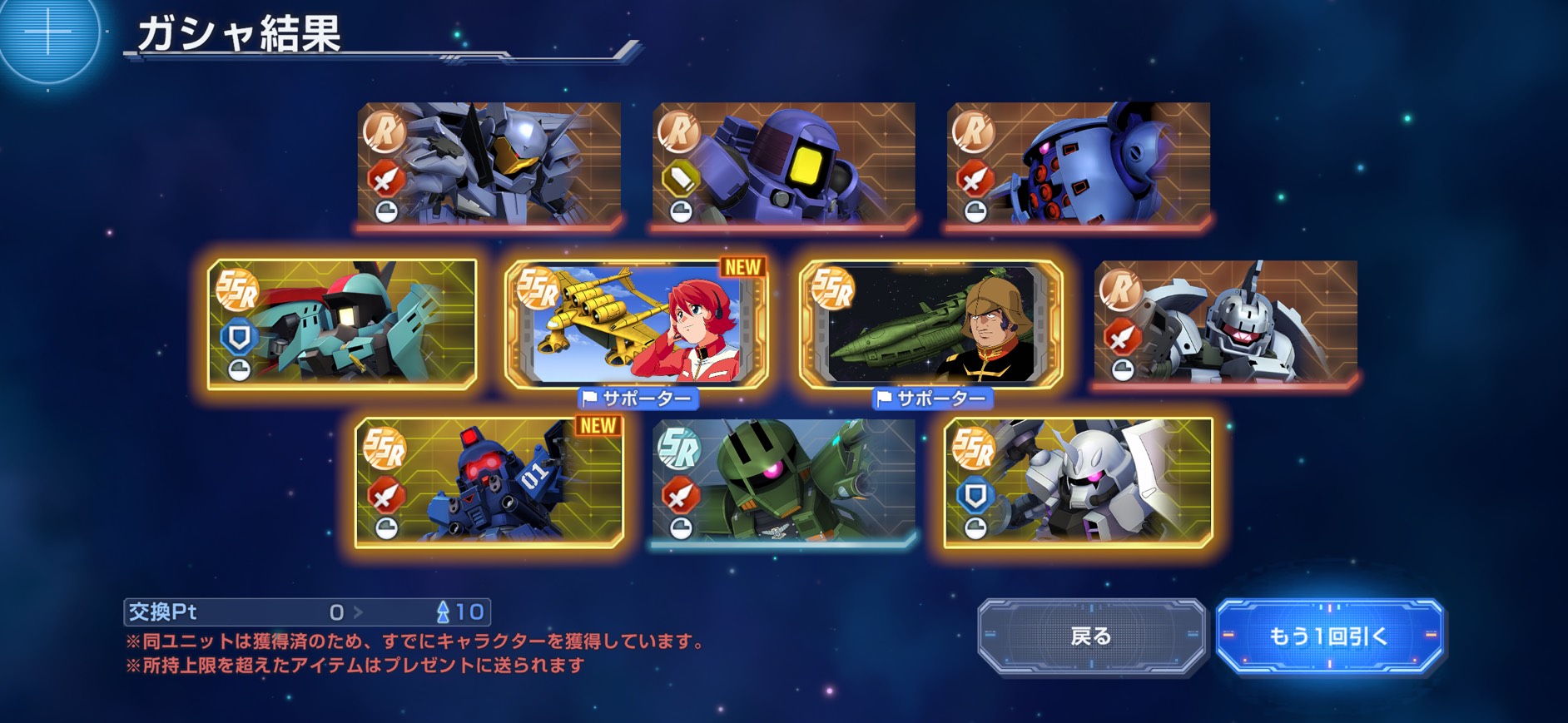Select the silver horned R unit card
The height and width of the screenshot is (723, 1568).
(x=1225, y=324)
